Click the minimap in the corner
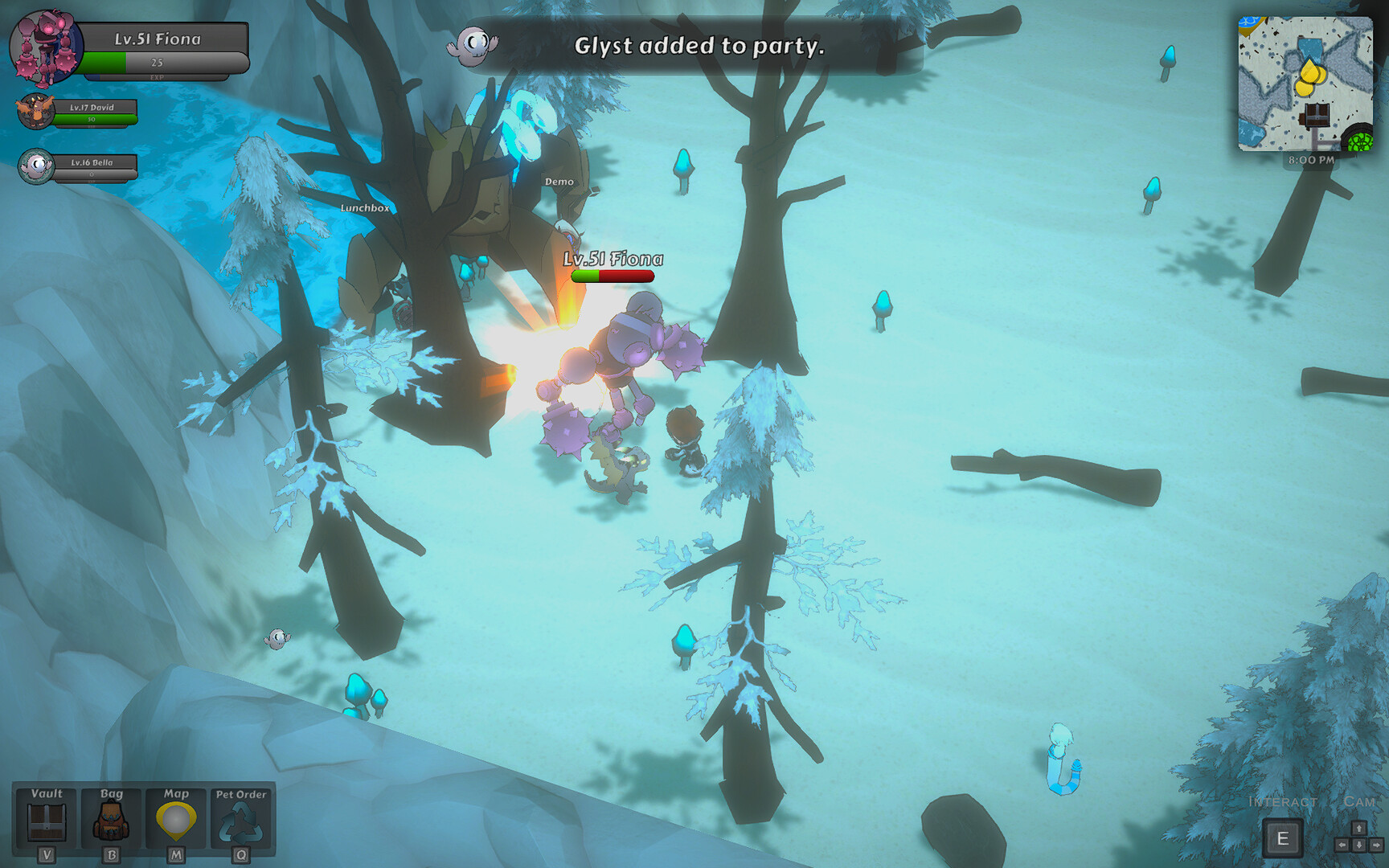Viewport: 1389px width, 868px height. pos(1305,84)
